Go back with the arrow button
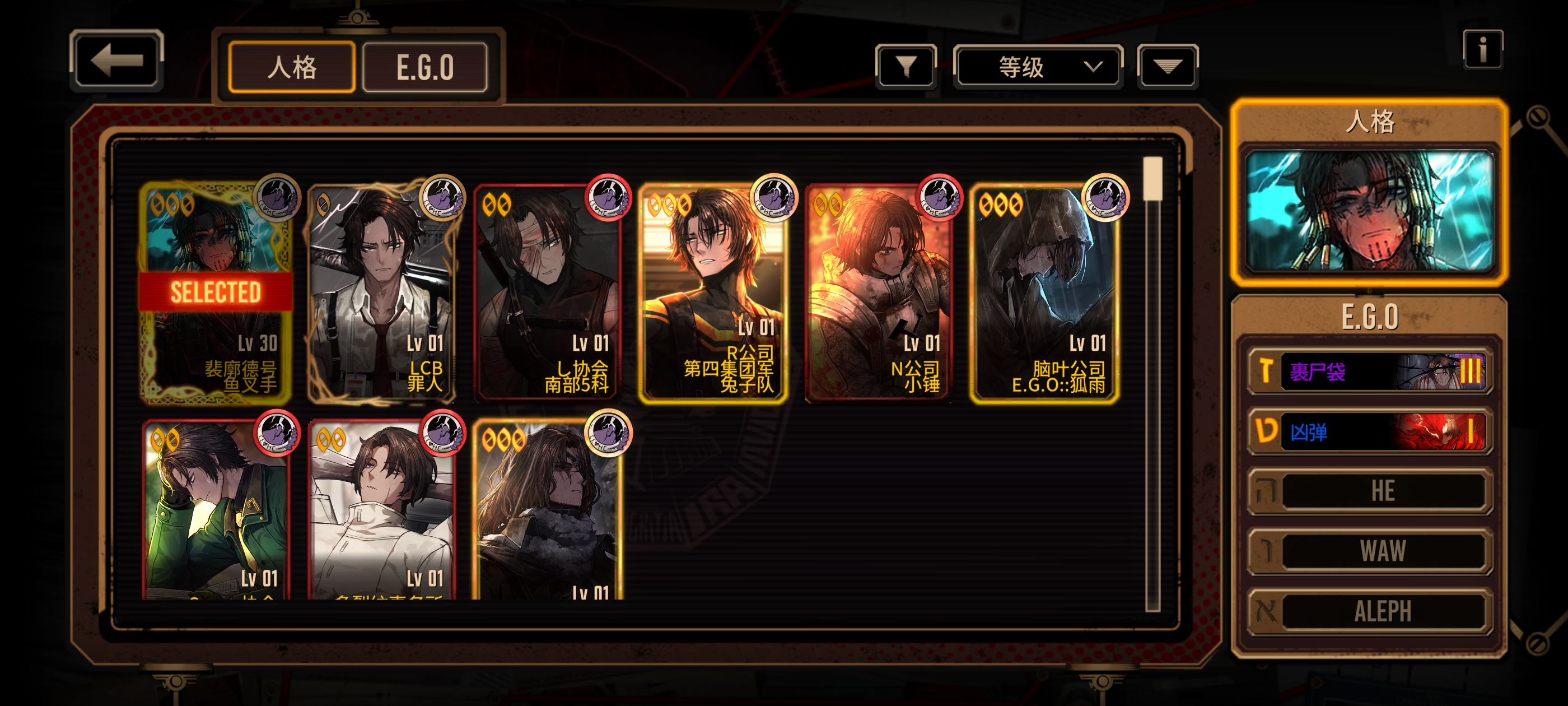 coord(116,61)
